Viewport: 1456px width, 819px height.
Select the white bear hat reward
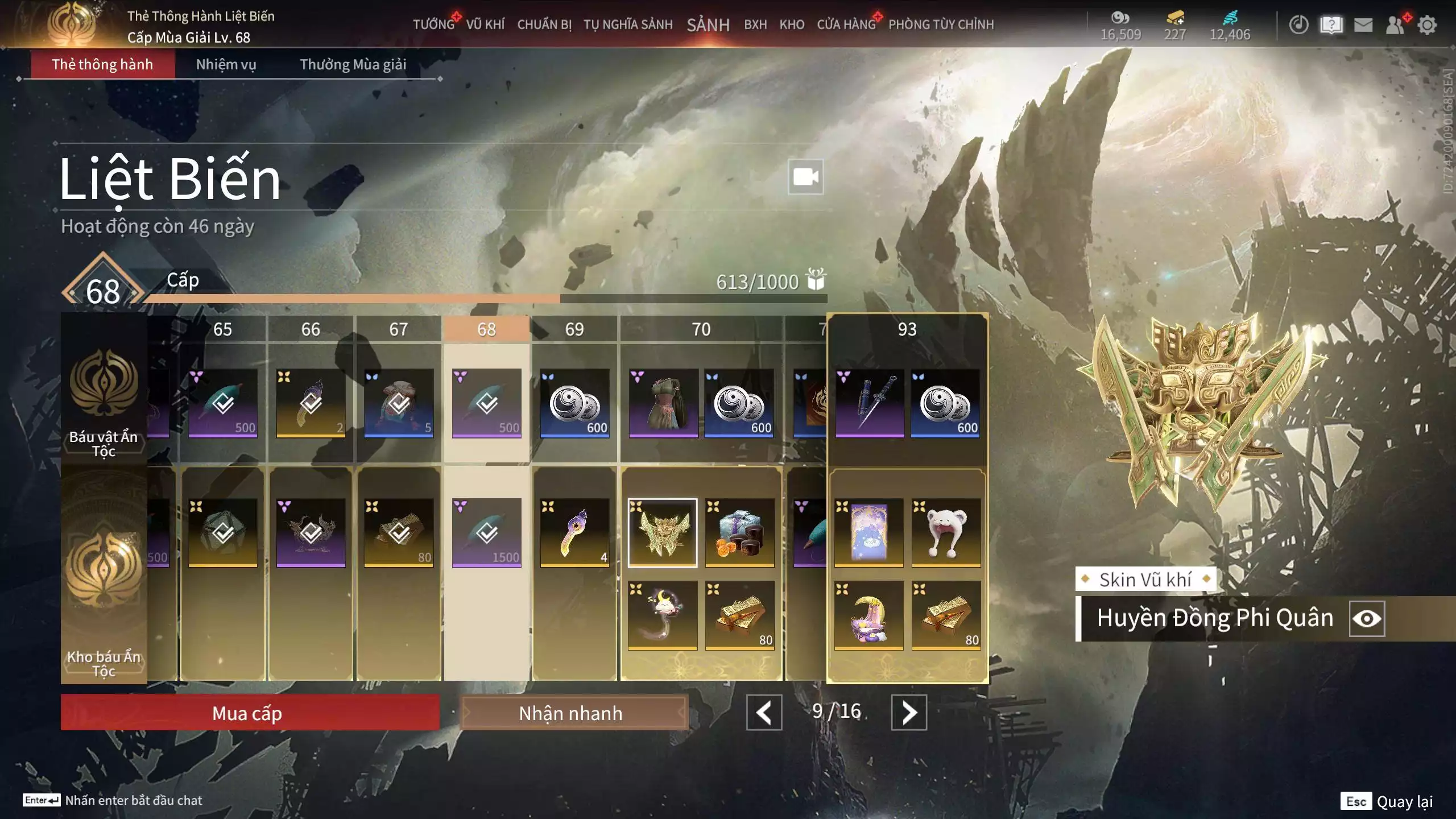coord(946,532)
